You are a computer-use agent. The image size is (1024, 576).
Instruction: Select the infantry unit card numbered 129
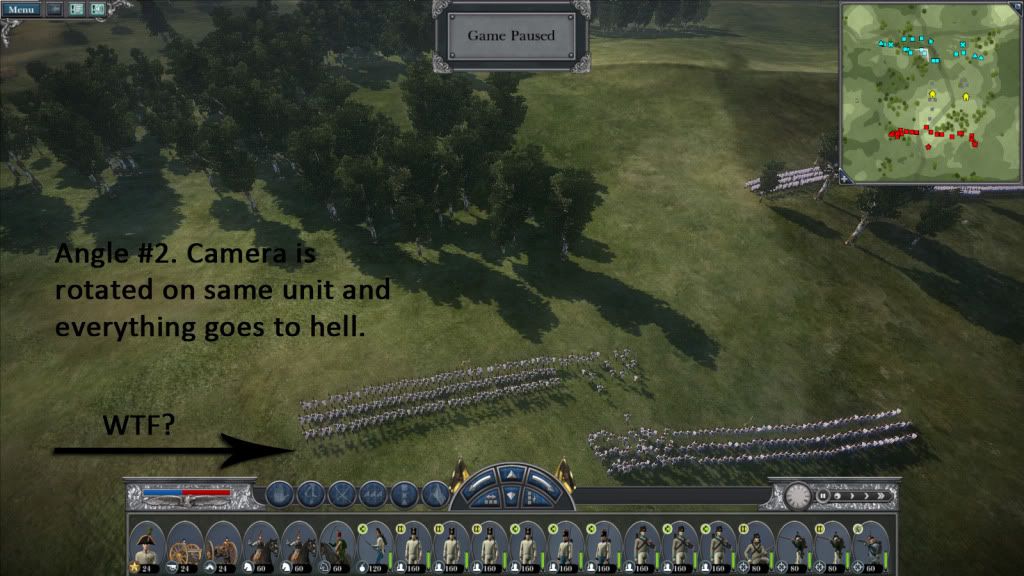[376, 545]
